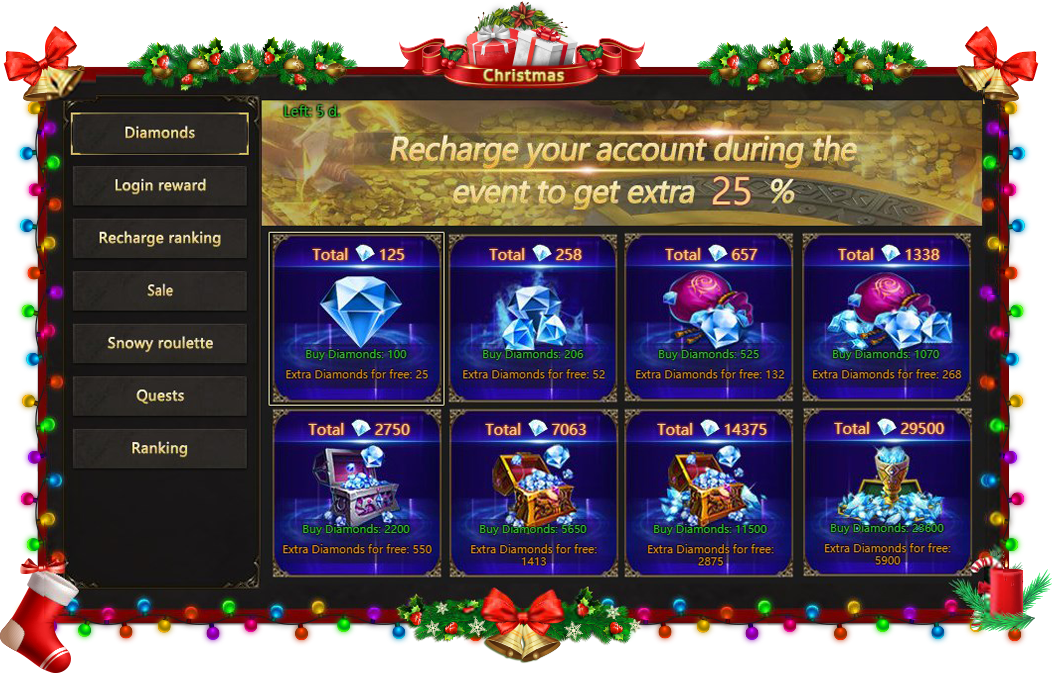1052x673 pixels.
Task: Open the Diamonds tab
Action: [x=160, y=133]
